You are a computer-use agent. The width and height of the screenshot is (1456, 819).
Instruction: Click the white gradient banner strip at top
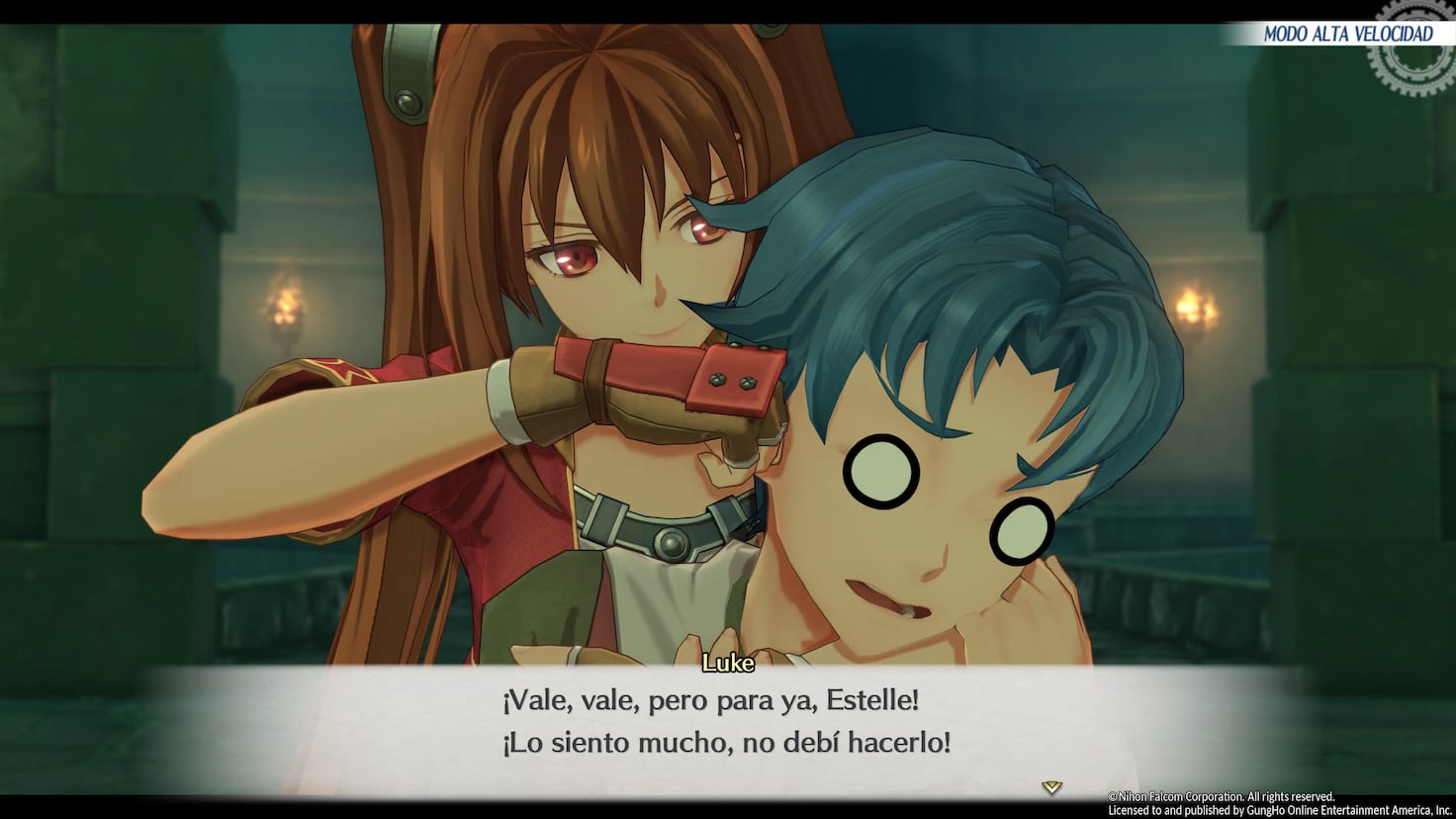tap(1286, 33)
